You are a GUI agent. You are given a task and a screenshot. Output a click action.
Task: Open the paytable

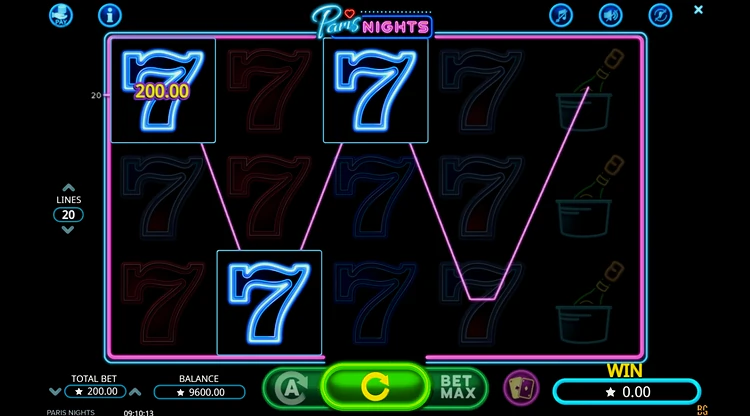pos(63,15)
